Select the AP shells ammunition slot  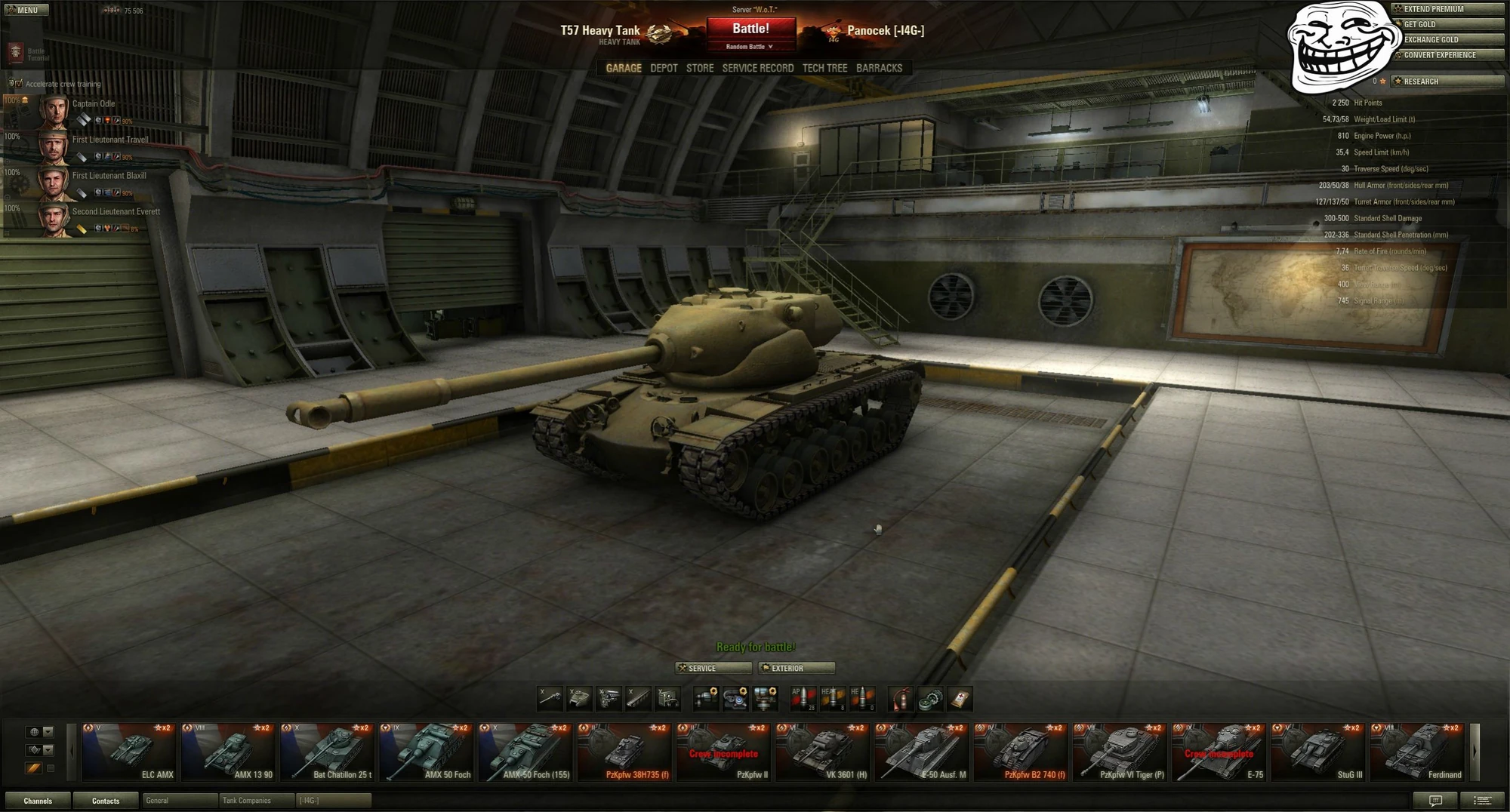tap(803, 699)
